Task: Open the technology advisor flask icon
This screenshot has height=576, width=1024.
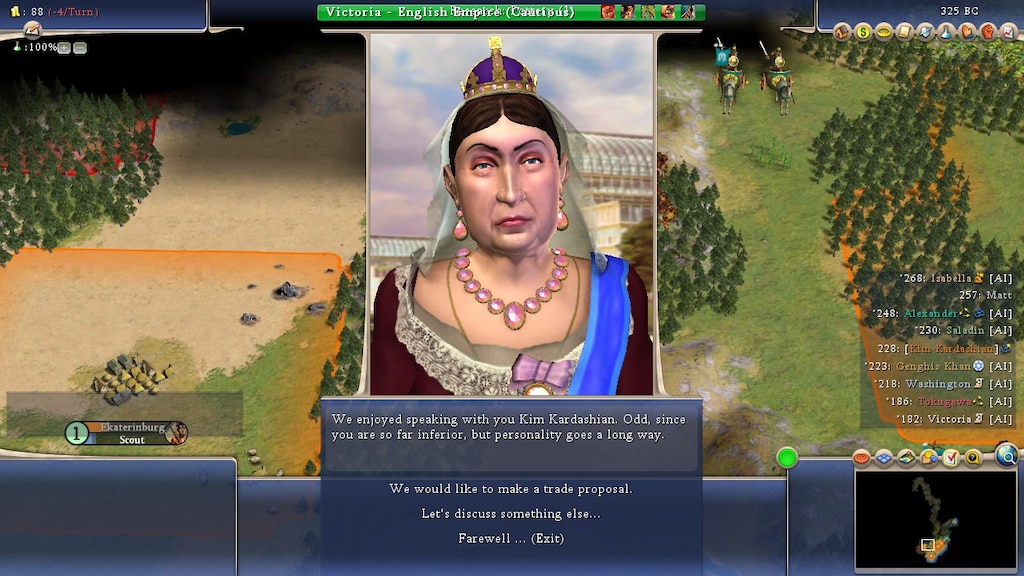Action: point(947,32)
